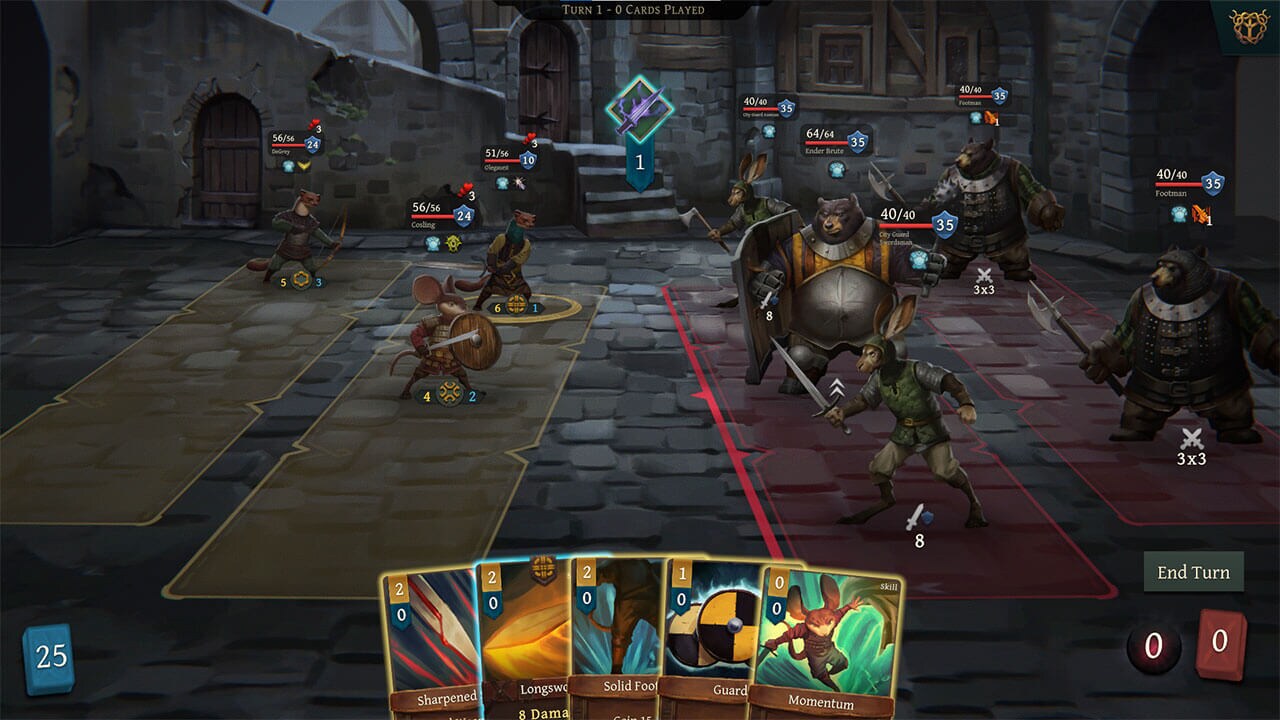
Task: Click the frost status icon under Clegues' health bar
Action: [x=502, y=183]
